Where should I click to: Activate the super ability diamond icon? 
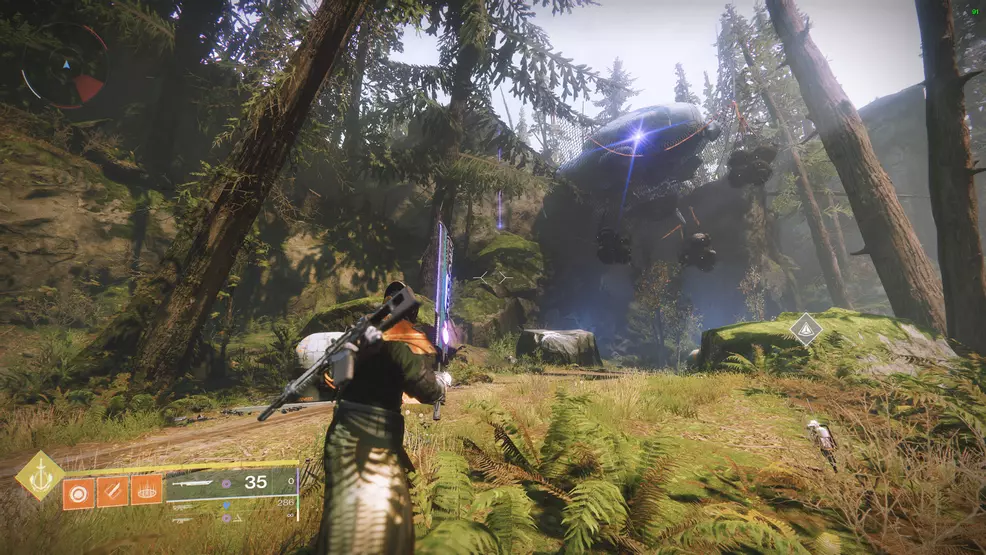click(39, 475)
